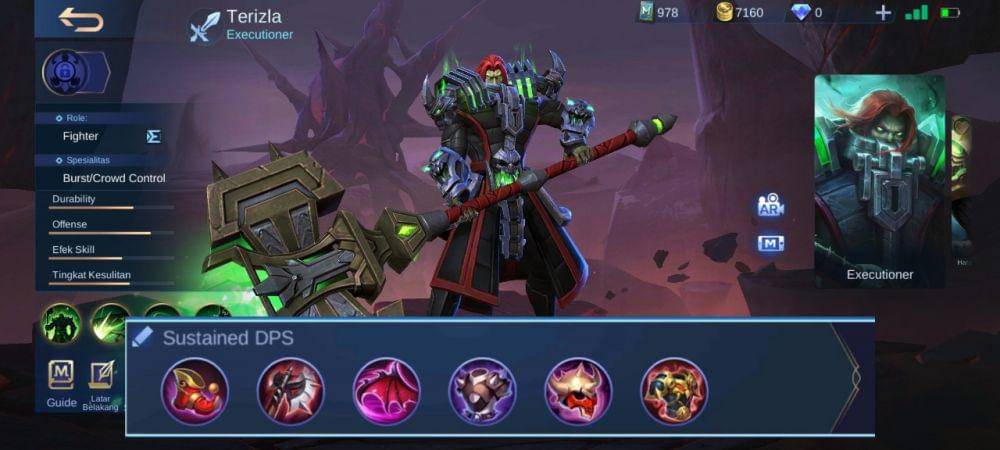View the green slash skill icon

click(109, 322)
